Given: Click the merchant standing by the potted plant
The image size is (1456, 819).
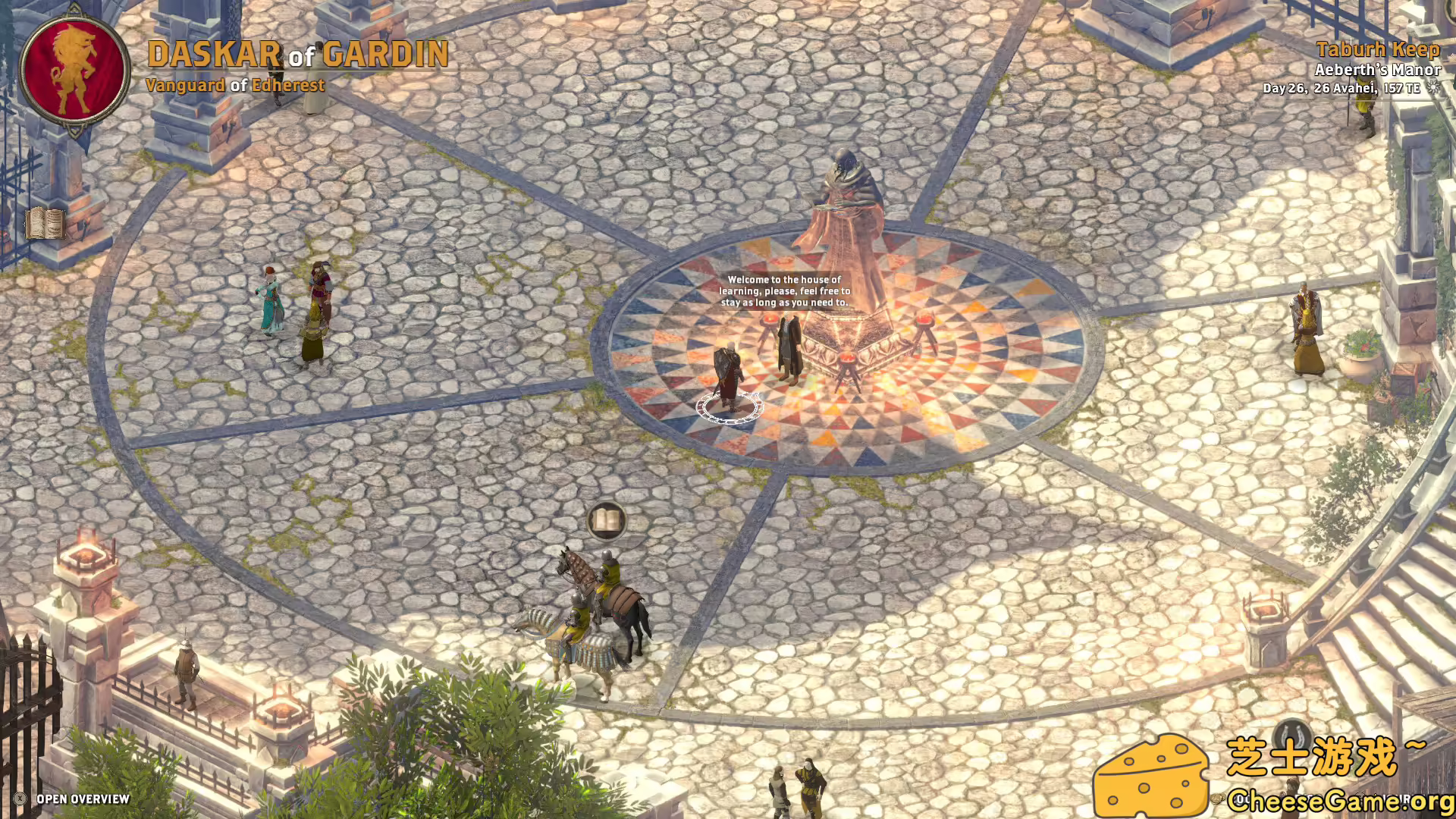Looking at the screenshot, I should (1306, 334).
